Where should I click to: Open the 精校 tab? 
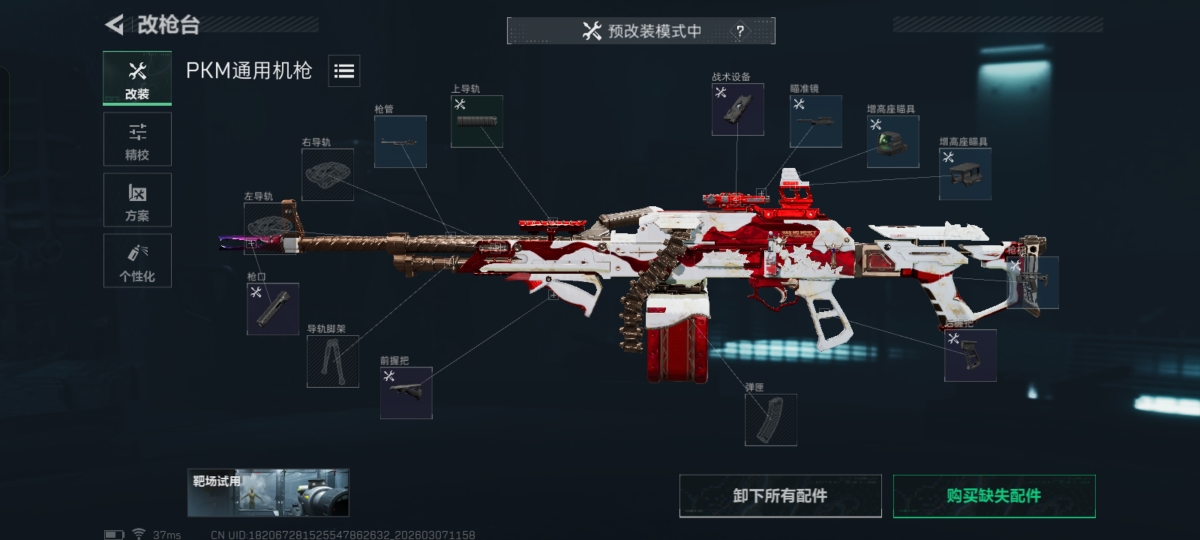point(137,139)
